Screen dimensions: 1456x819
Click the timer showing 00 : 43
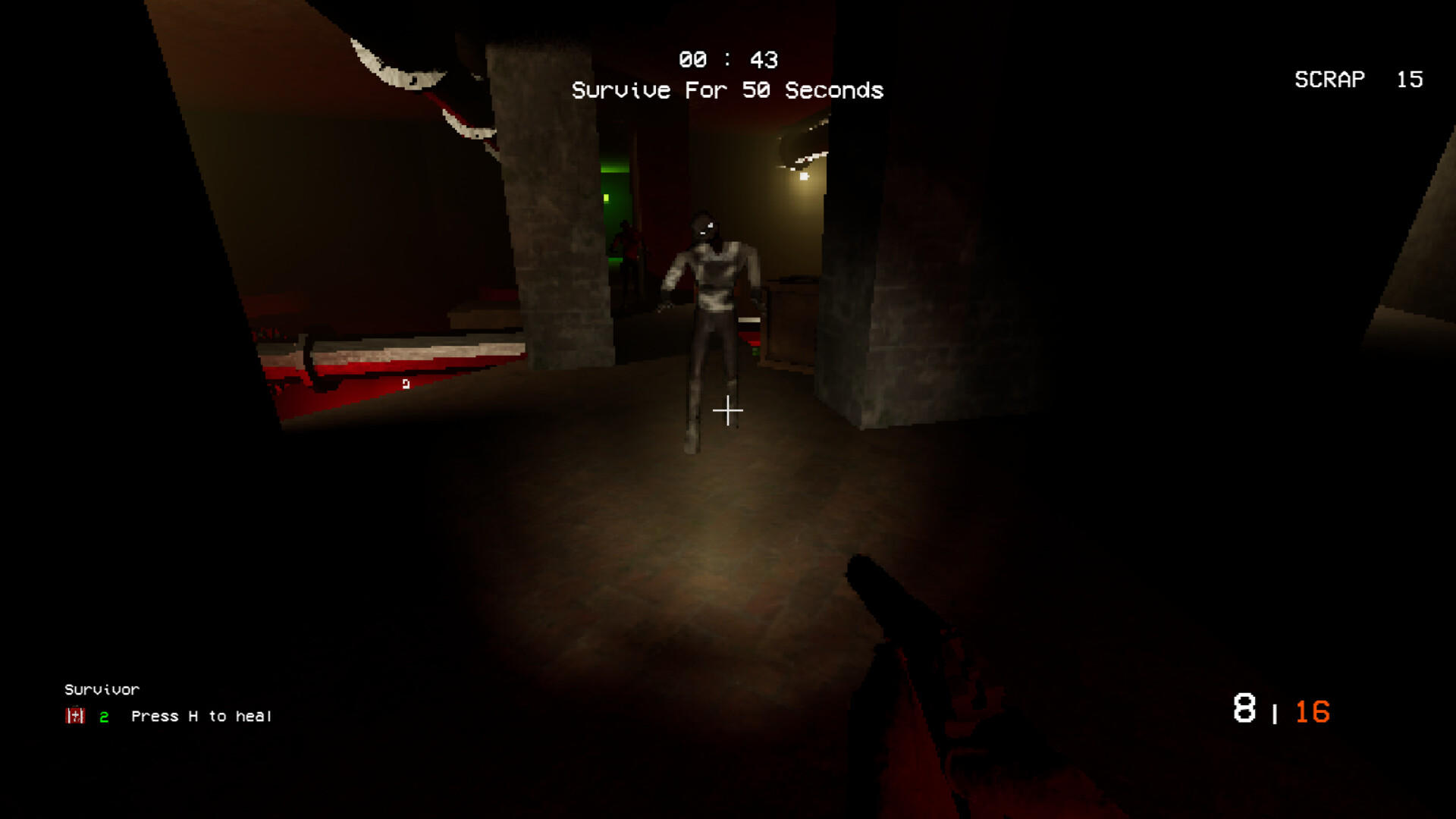click(728, 59)
